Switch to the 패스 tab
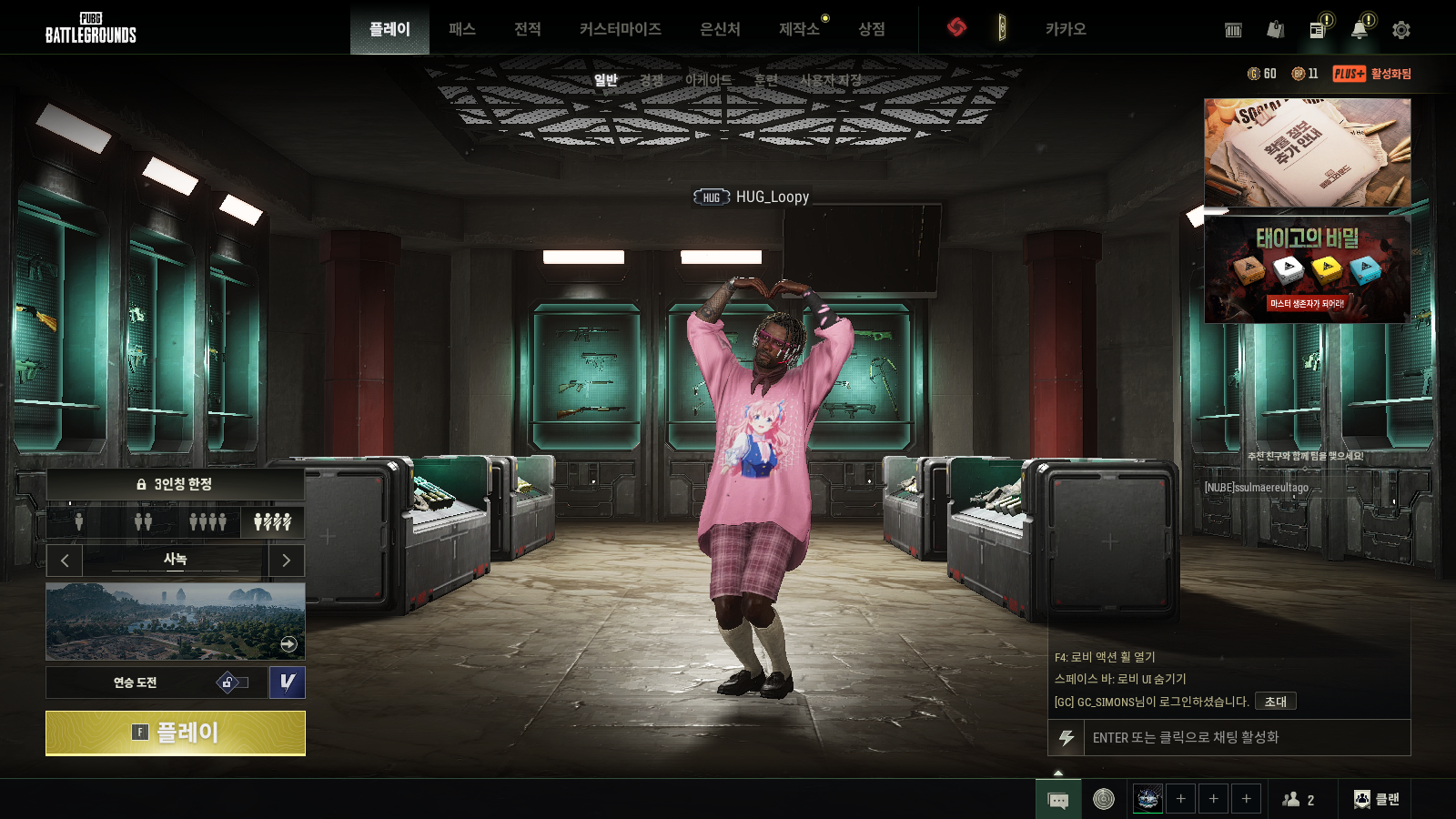 462,29
